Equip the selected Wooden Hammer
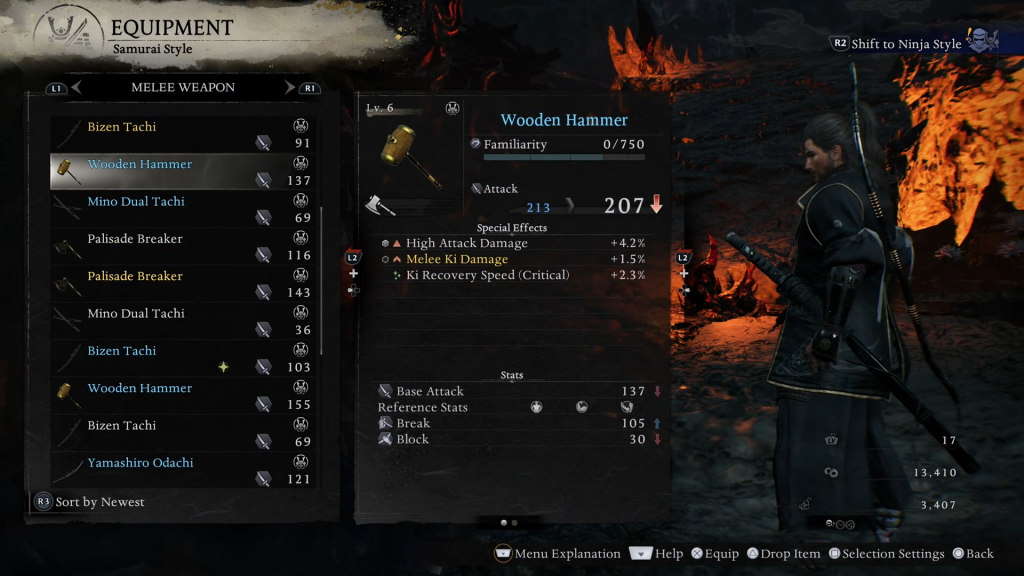 pos(714,554)
